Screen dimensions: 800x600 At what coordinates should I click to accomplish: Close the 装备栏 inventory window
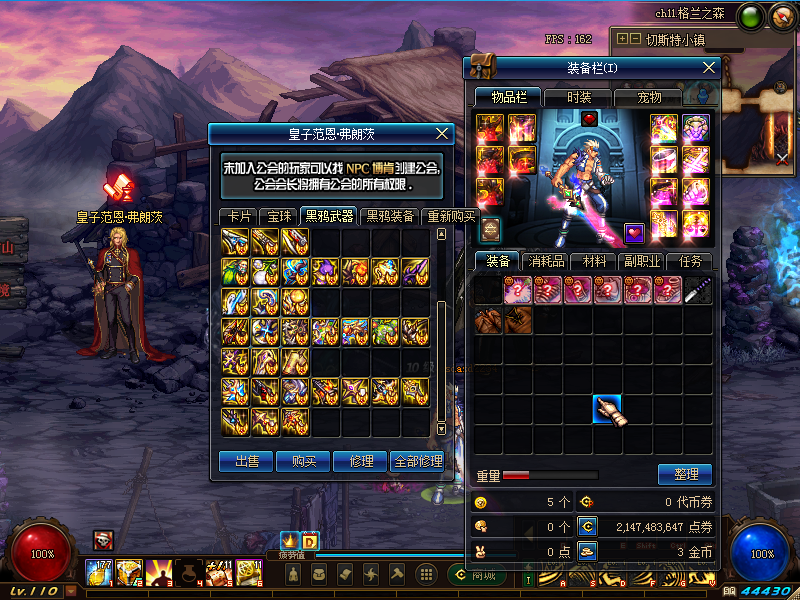tap(710, 67)
